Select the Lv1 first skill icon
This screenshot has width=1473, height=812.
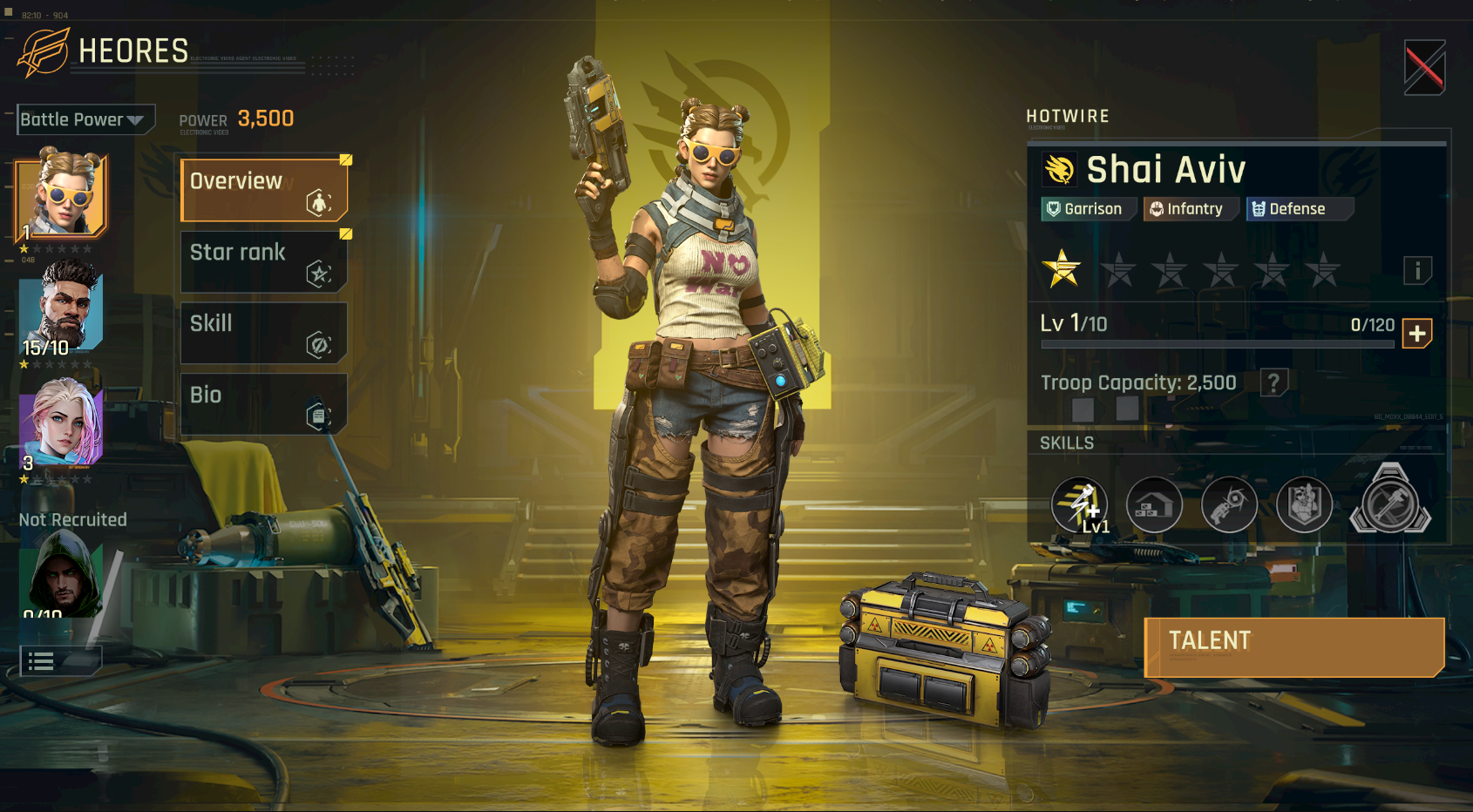[1080, 504]
